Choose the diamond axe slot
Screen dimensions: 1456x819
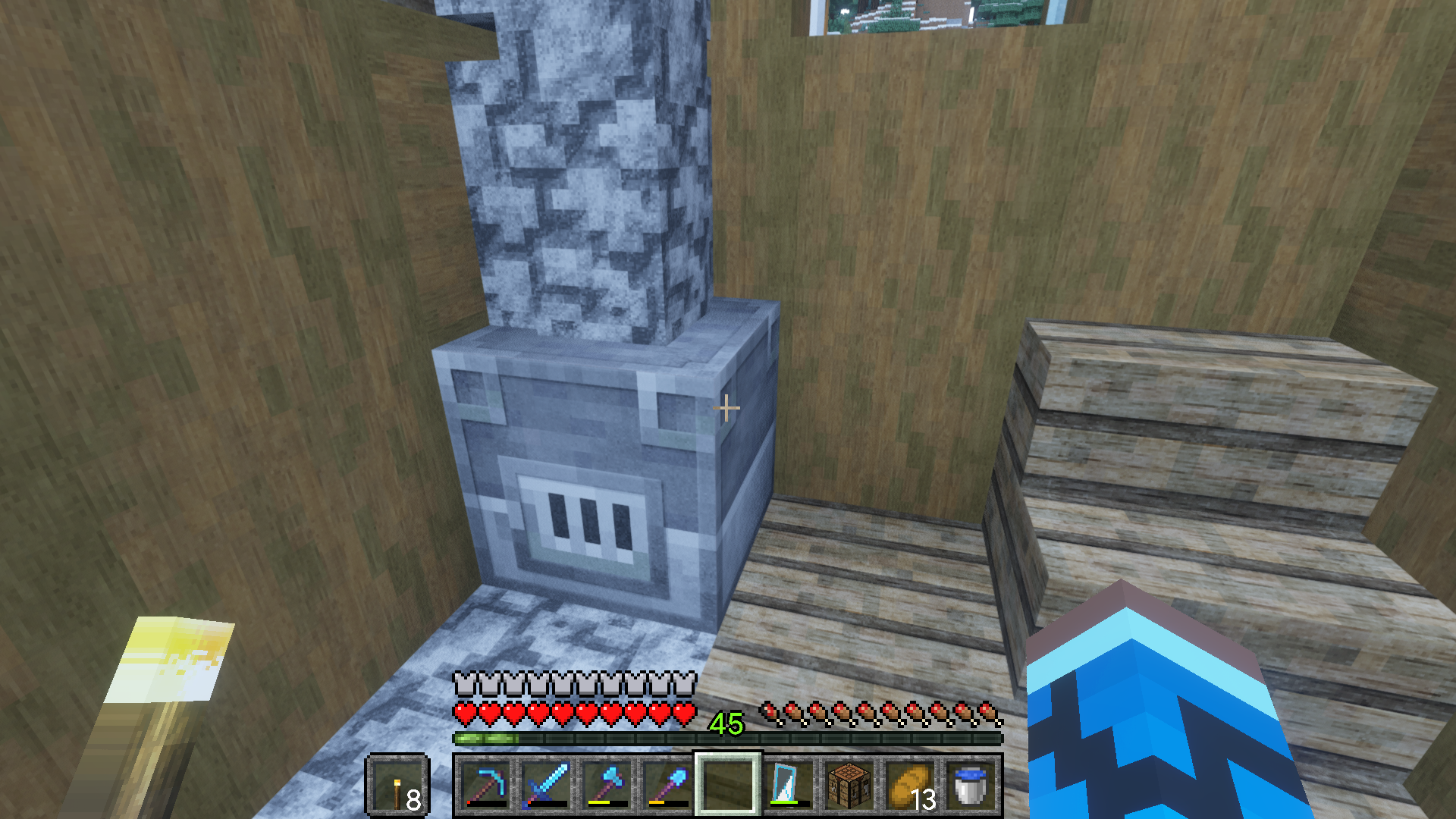coord(607,785)
